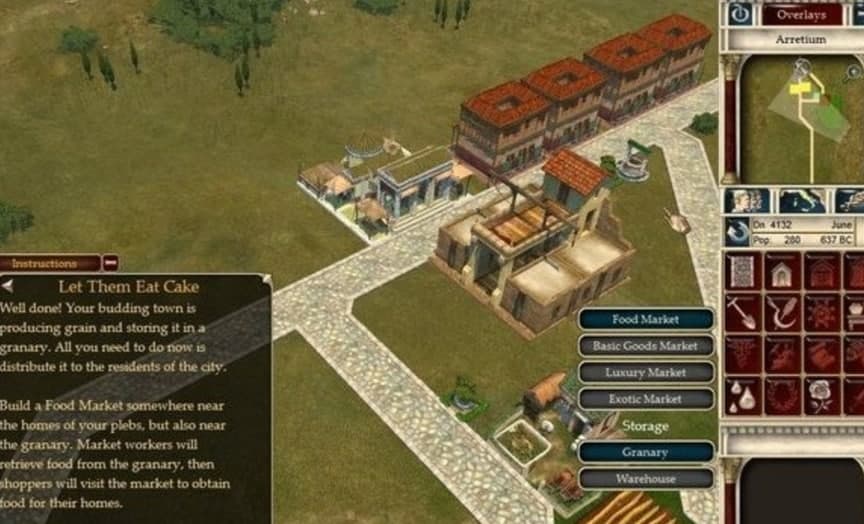Screen dimensions: 864x524
Task: Select the scroll build category icon
Action: tap(743, 271)
